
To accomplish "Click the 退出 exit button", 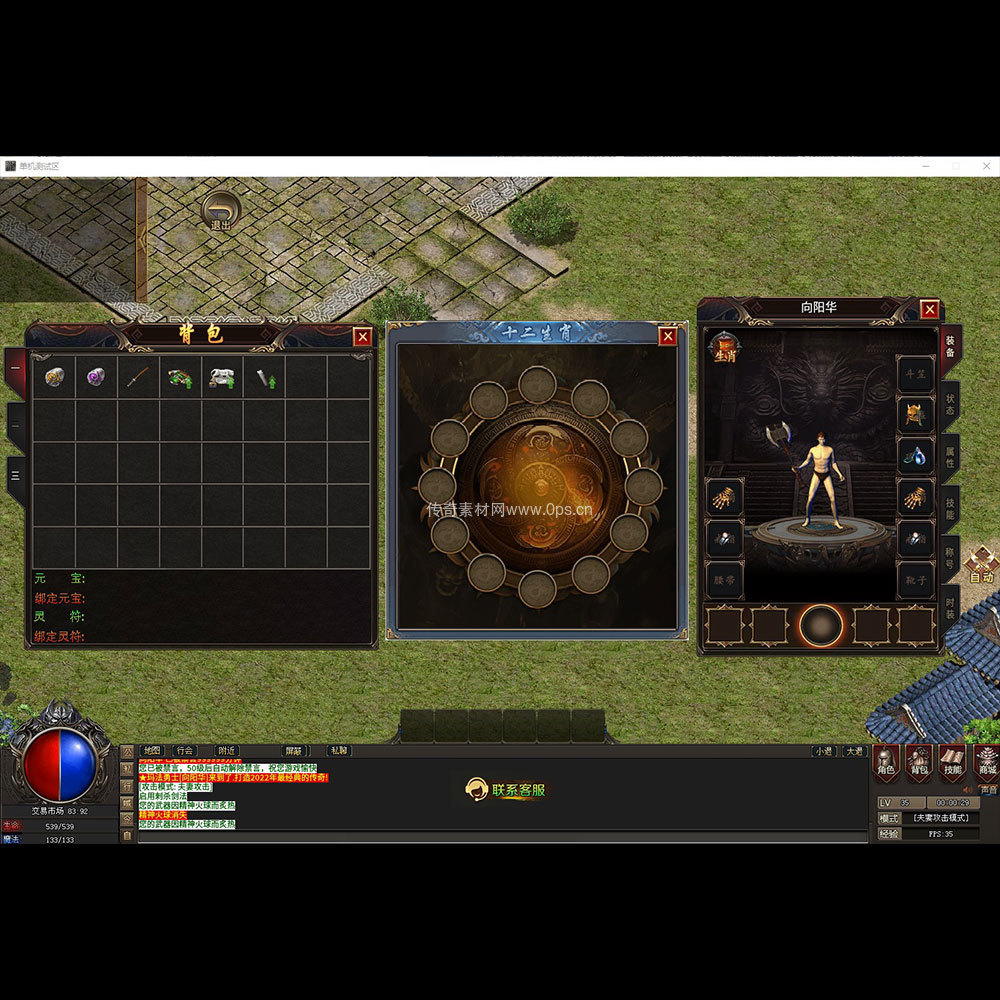I will click(x=221, y=212).
